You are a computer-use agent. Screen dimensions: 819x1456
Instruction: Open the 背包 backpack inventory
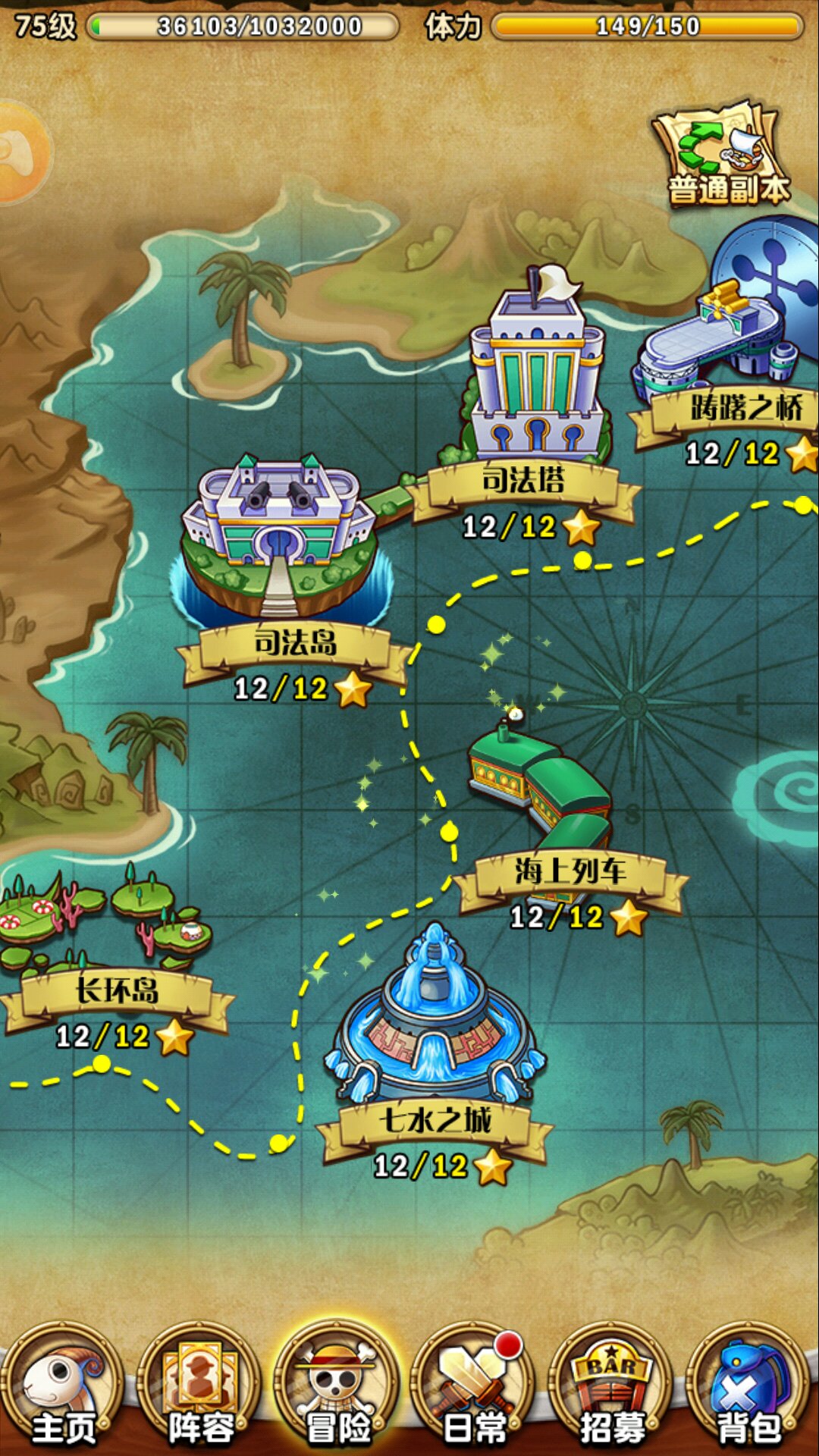749,1386
